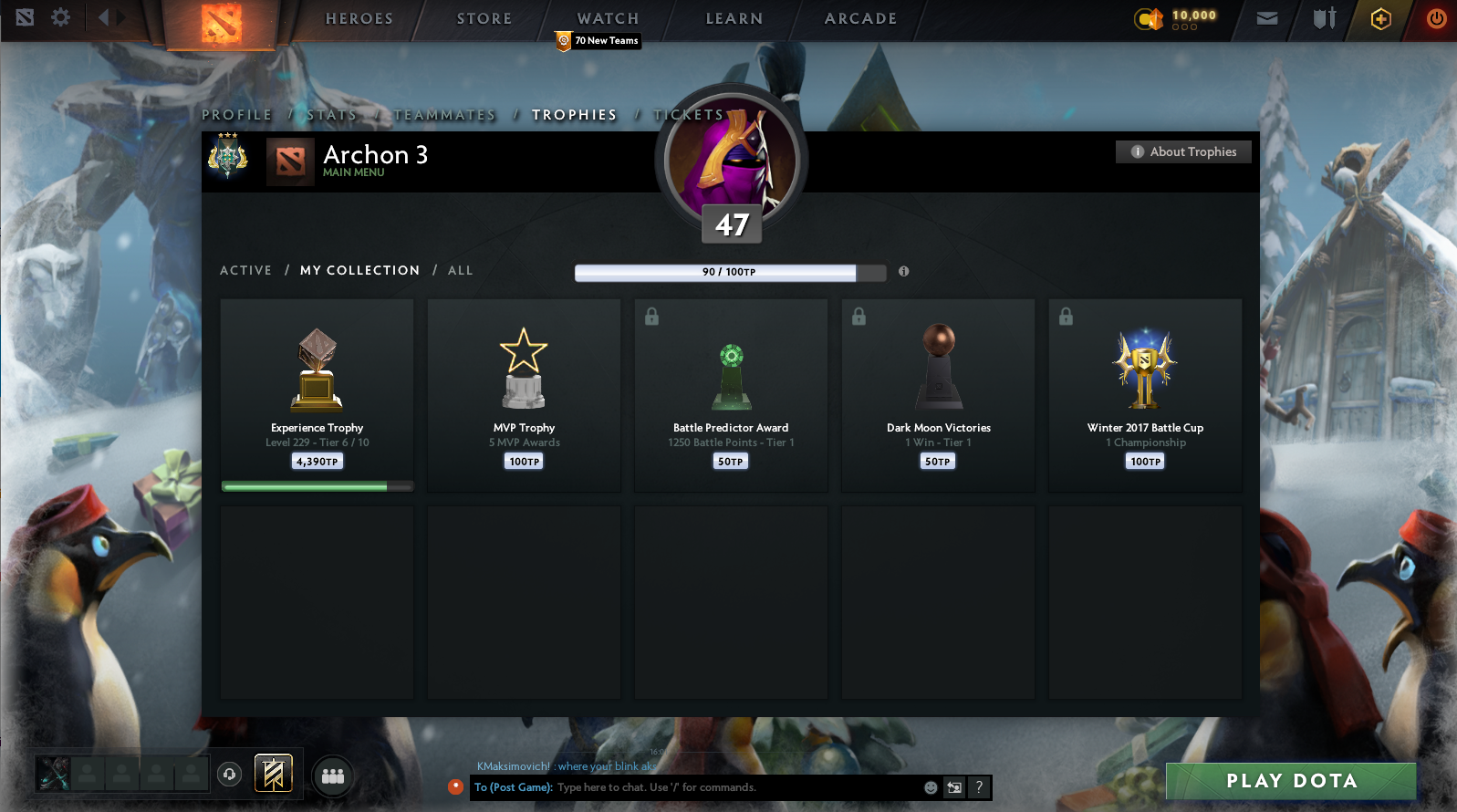The width and height of the screenshot is (1457, 812).
Task: Switch to the STATS tab
Action: (332, 114)
